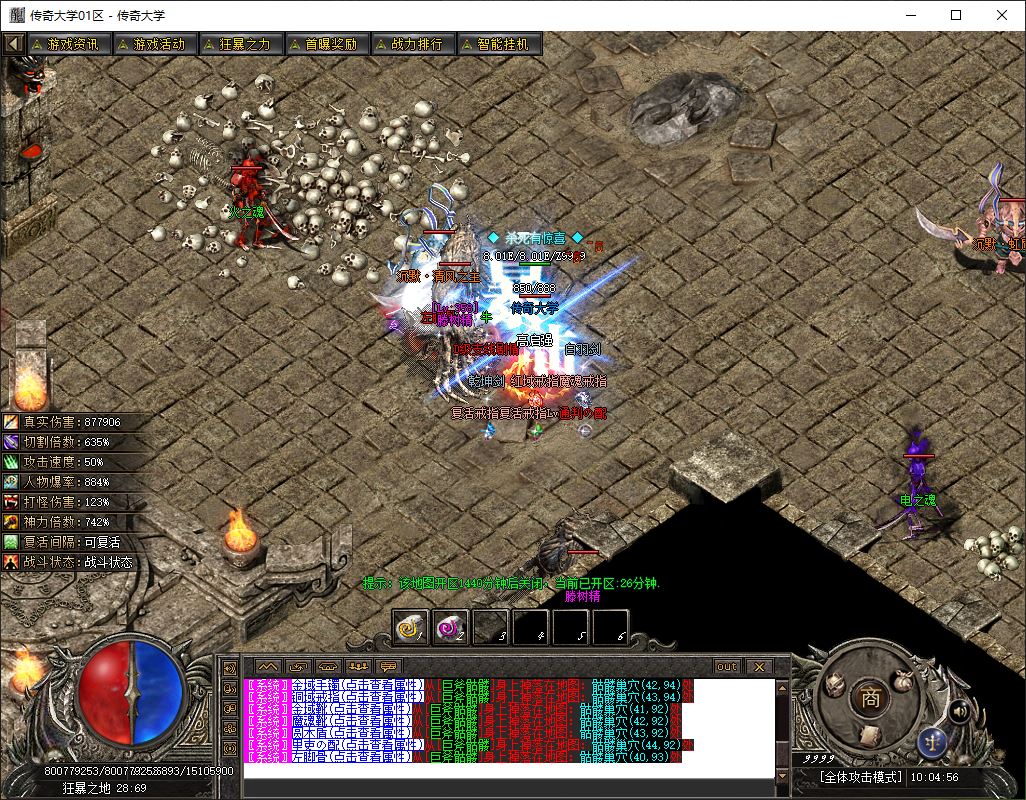Open the helmet equipment icon

point(836,684)
